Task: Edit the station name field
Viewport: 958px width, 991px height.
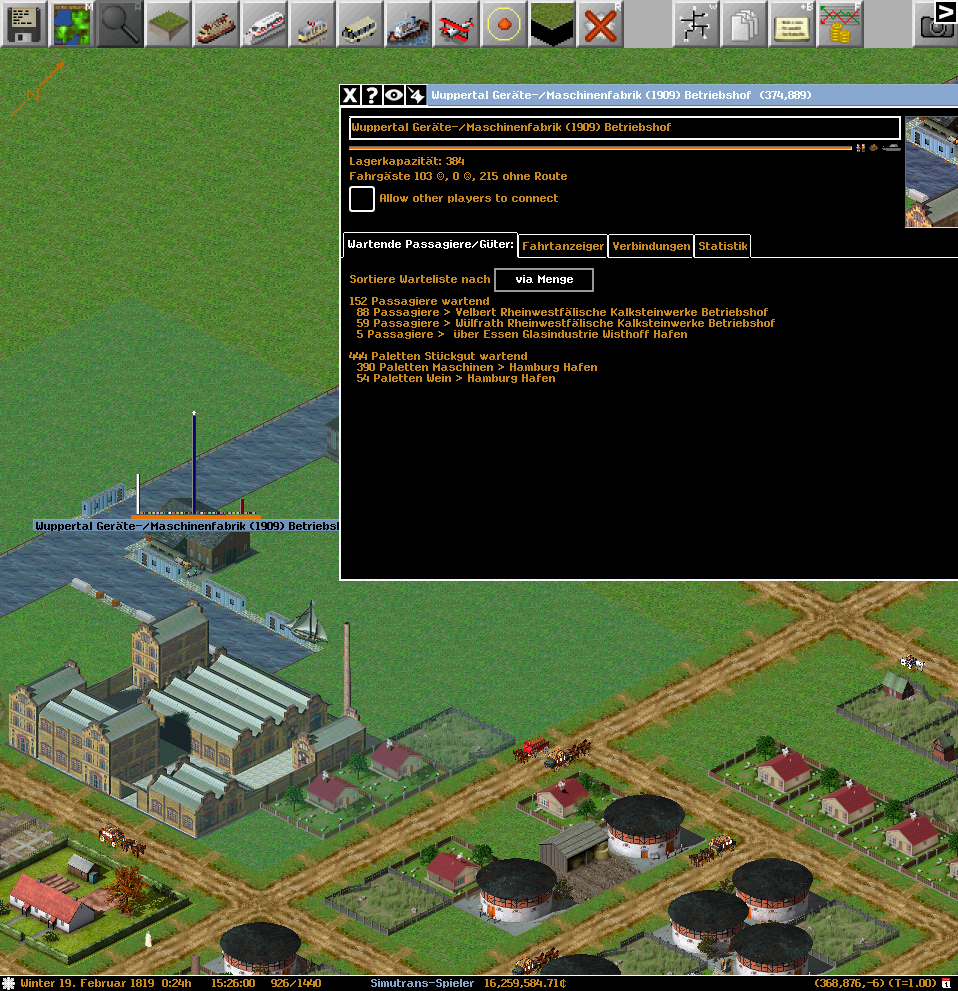Action: point(624,128)
